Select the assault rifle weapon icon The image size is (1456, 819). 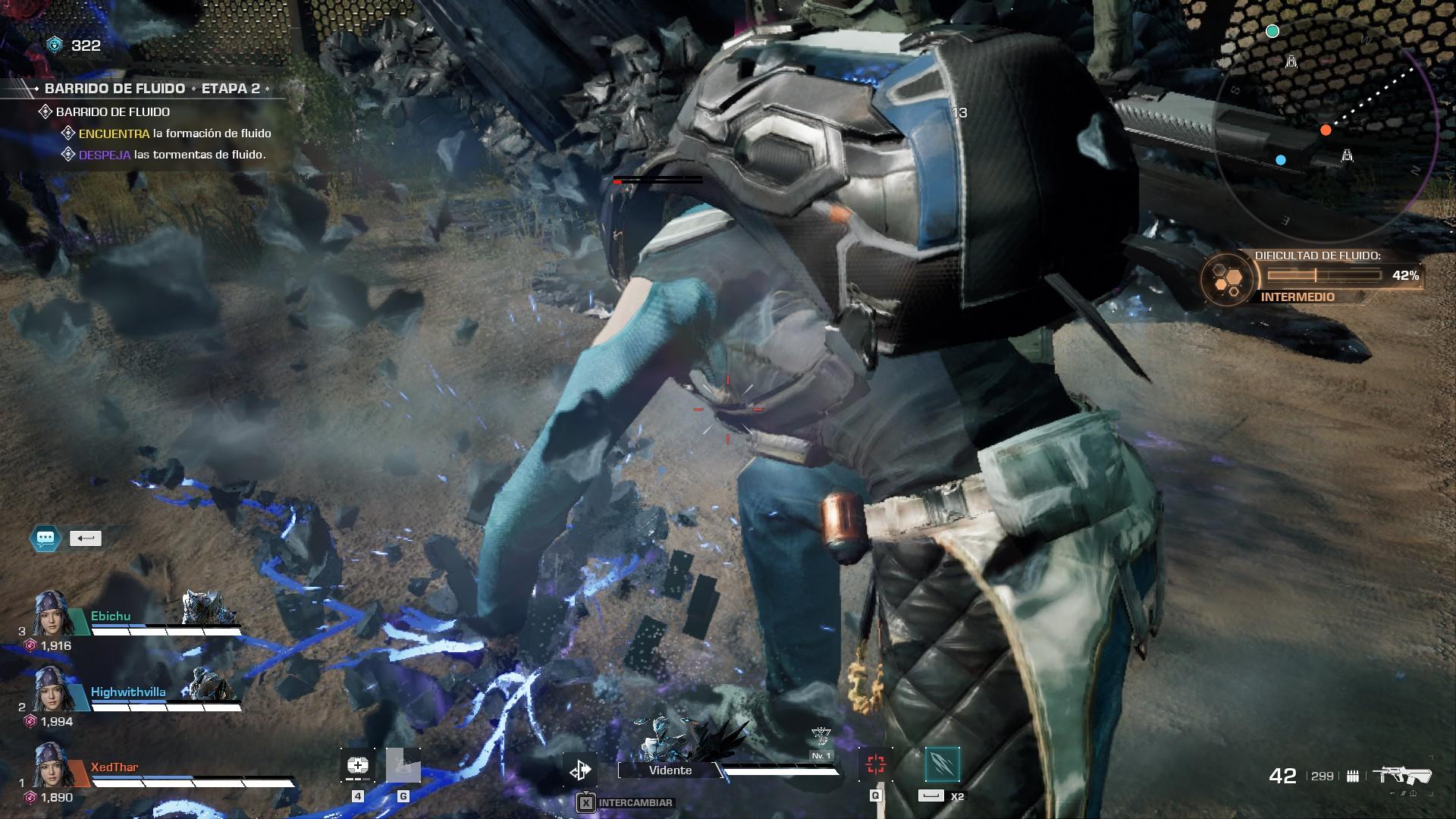tap(1406, 775)
